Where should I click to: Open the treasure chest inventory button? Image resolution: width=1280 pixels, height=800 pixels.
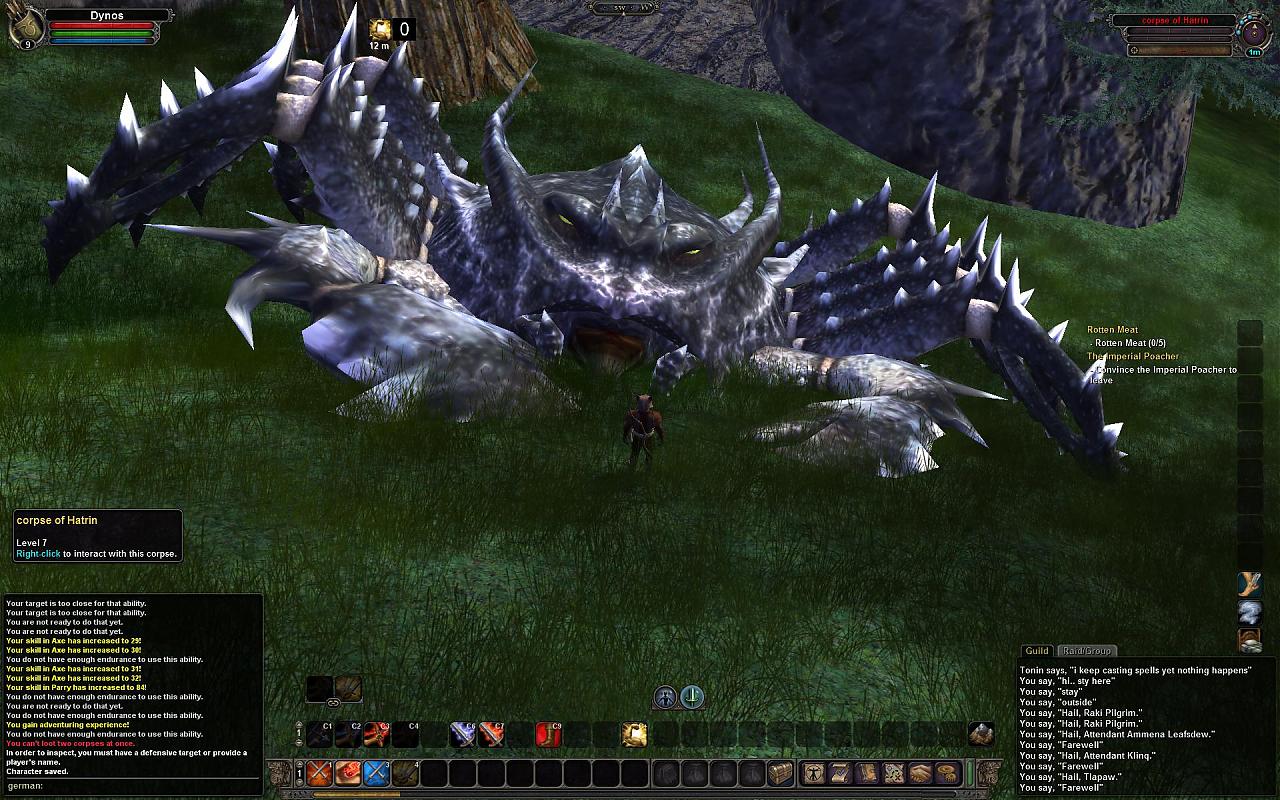click(x=781, y=773)
